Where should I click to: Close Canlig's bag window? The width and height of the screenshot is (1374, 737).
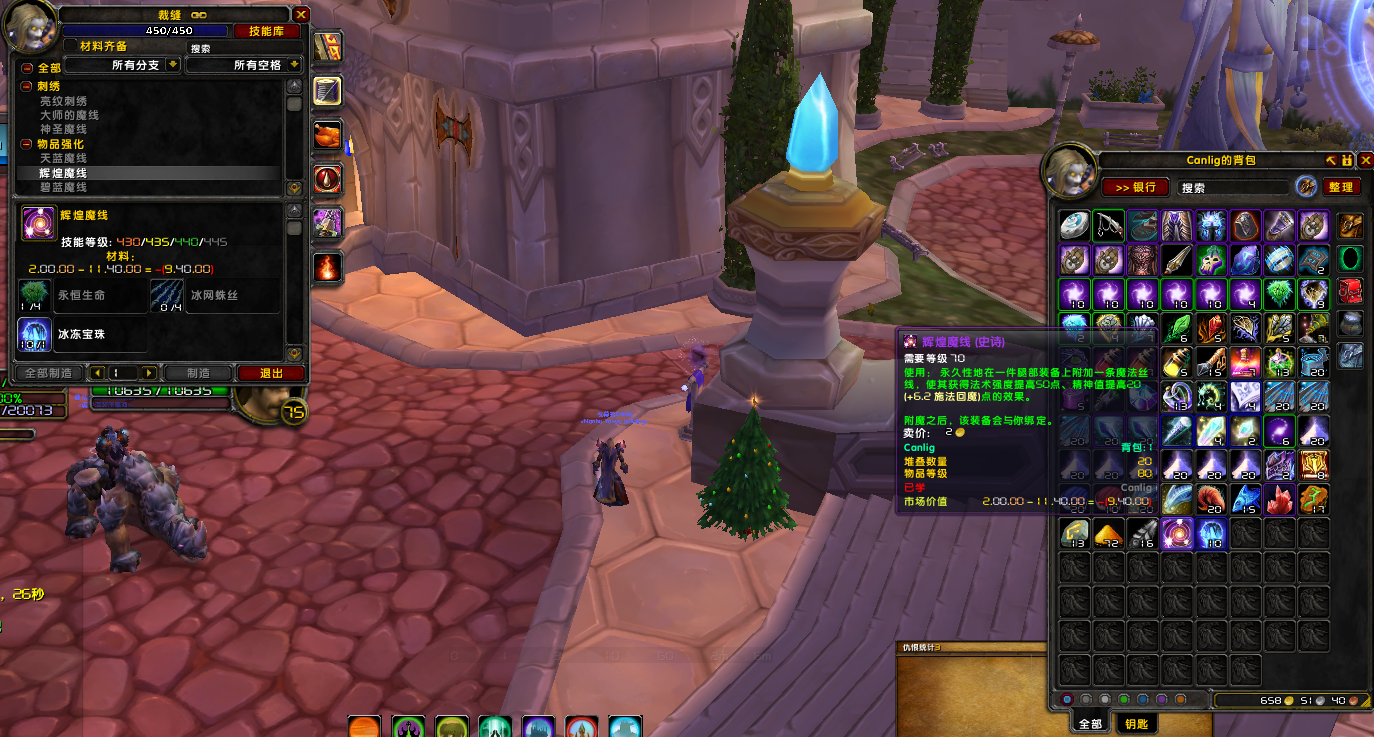(1365, 160)
